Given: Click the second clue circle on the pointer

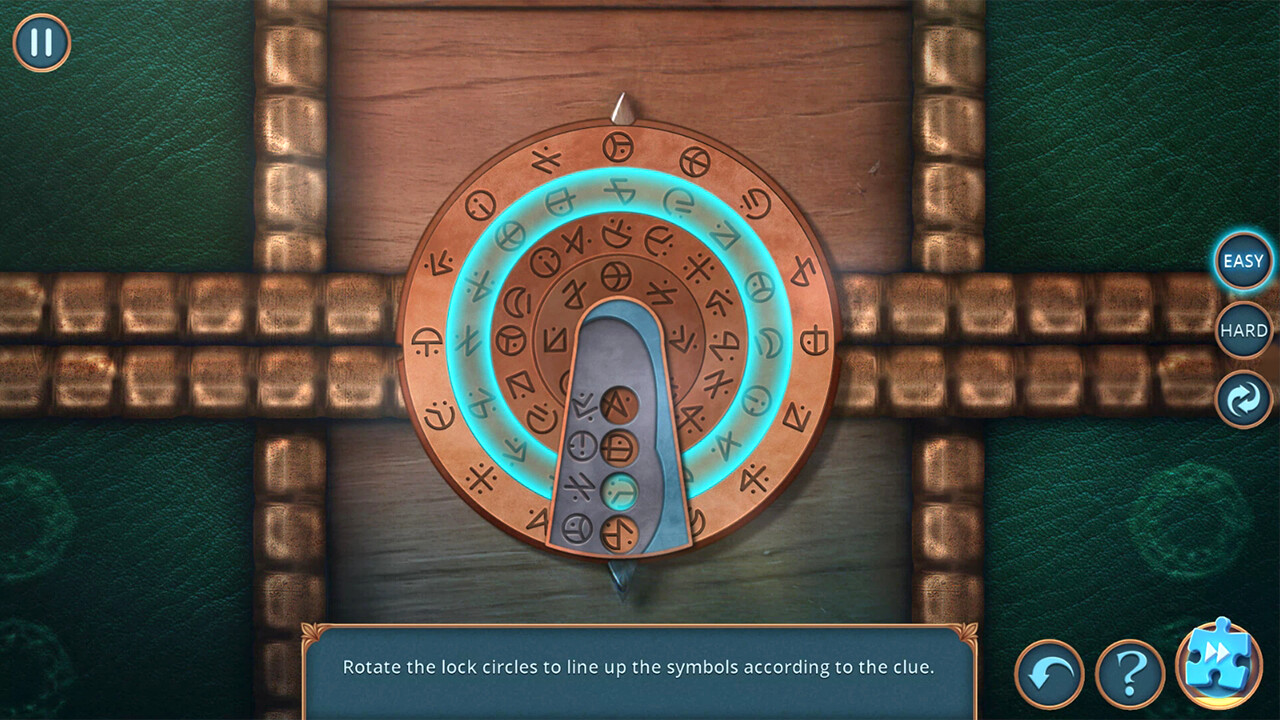Looking at the screenshot, I should (620, 448).
